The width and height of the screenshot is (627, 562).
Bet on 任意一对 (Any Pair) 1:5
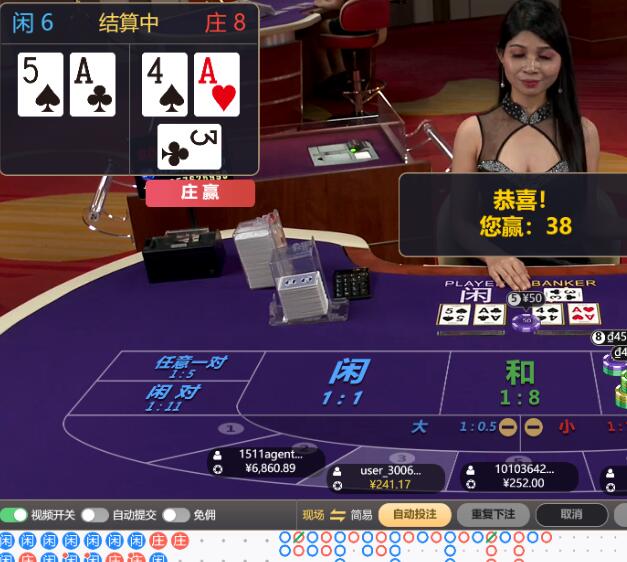click(x=188, y=366)
